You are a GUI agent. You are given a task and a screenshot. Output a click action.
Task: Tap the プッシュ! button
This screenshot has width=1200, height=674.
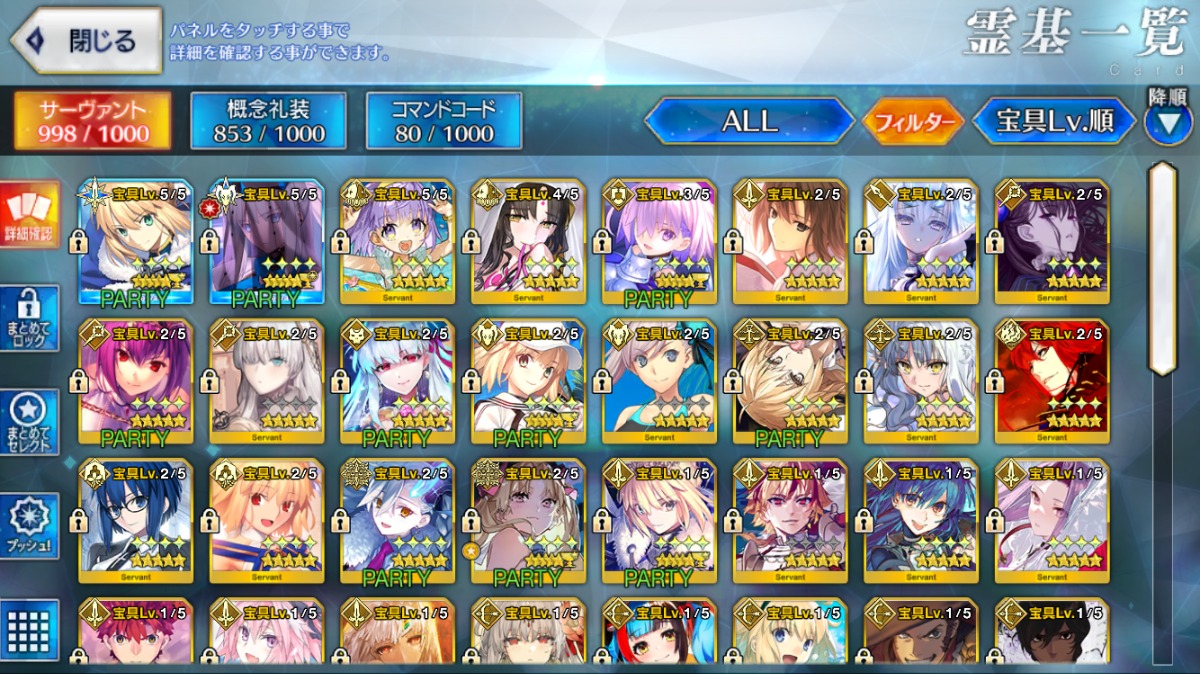[29, 525]
